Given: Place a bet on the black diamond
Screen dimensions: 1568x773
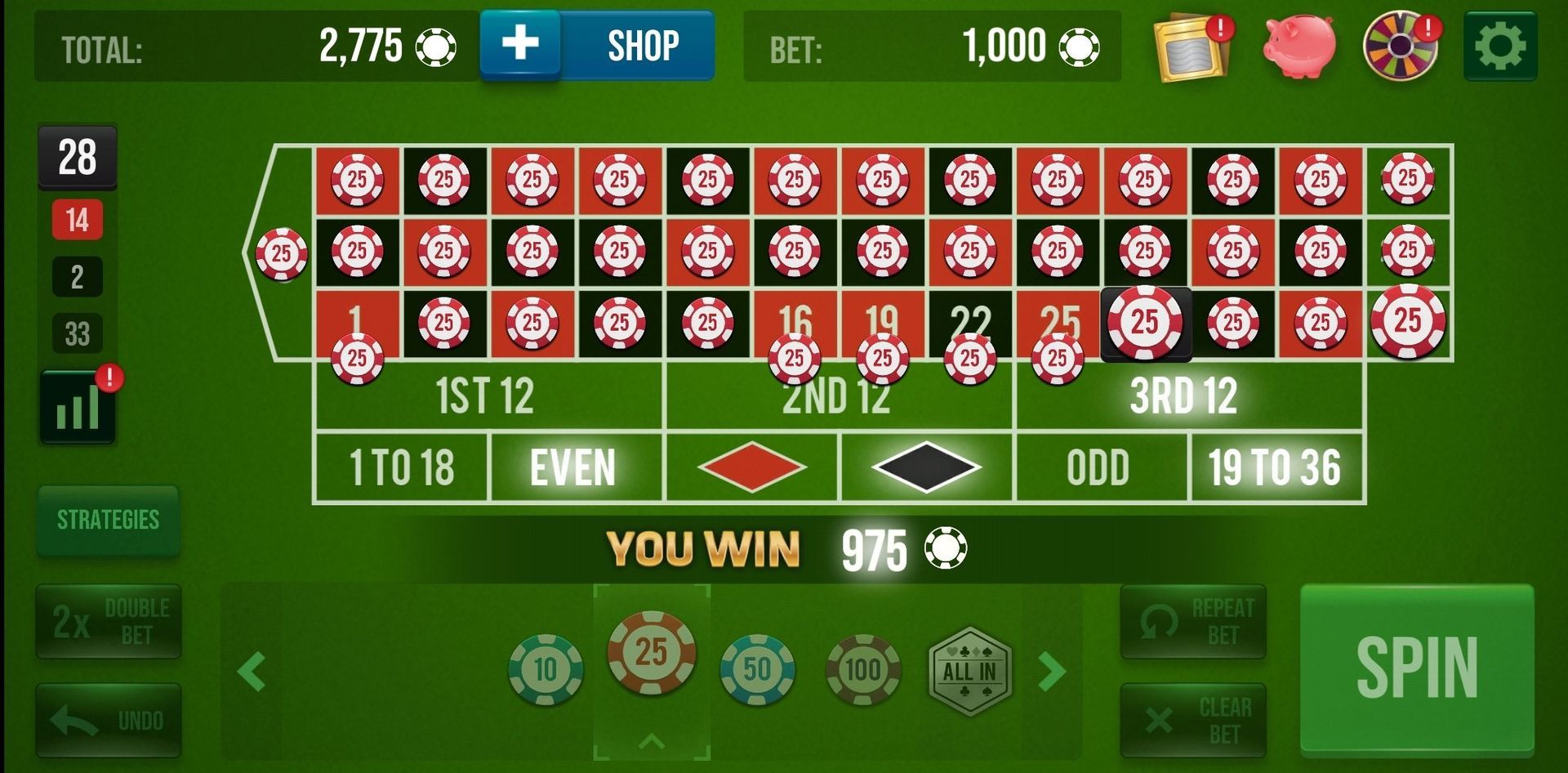Looking at the screenshot, I should click(x=927, y=466).
